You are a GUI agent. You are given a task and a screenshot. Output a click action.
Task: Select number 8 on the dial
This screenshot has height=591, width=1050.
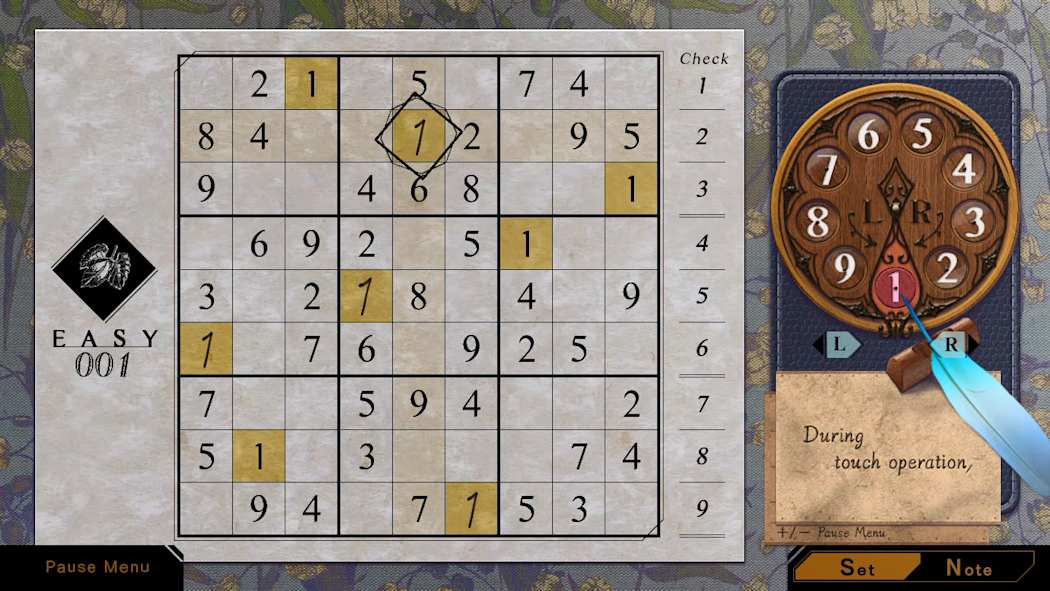click(x=817, y=222)
